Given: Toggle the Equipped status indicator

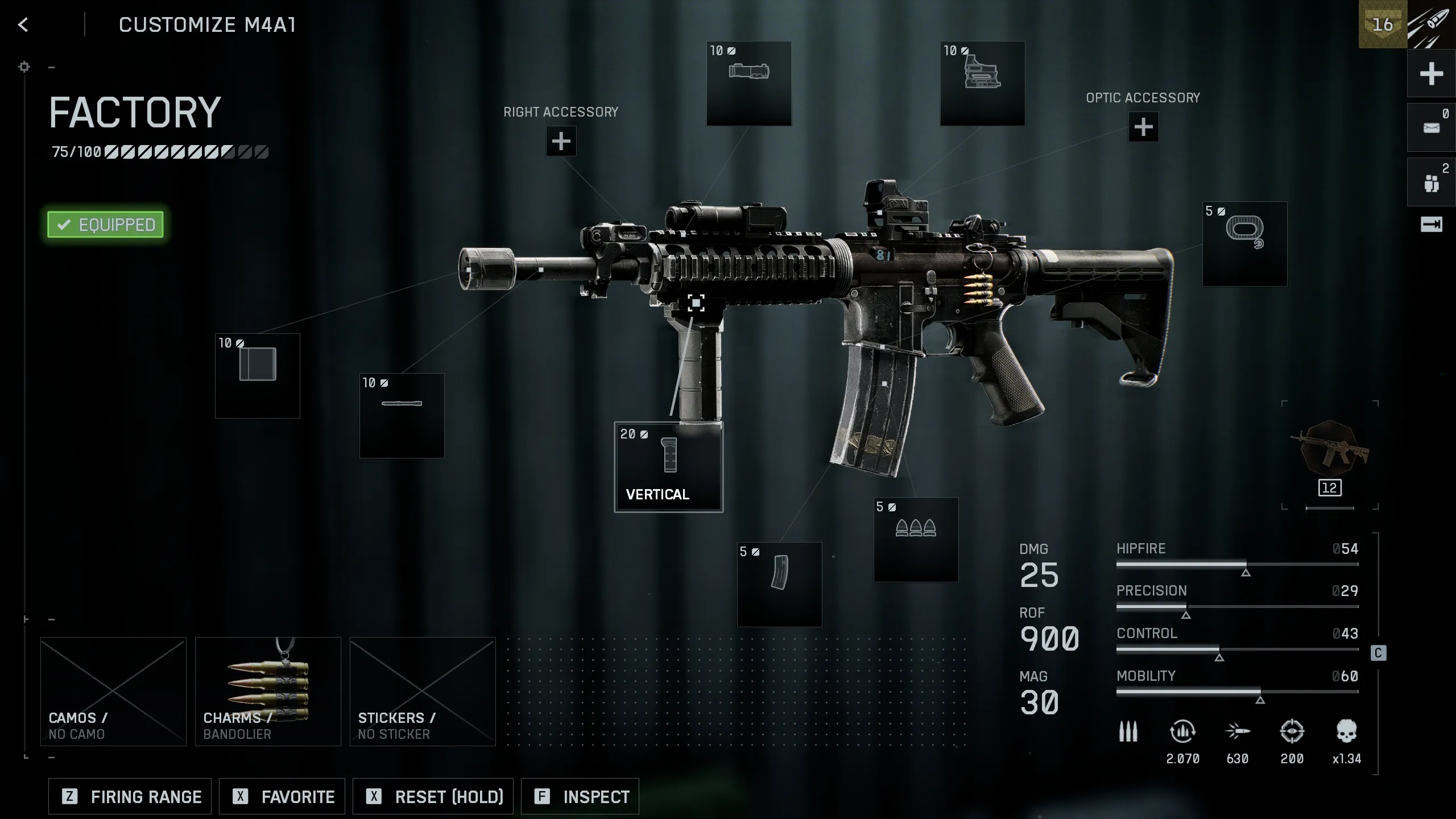Looking at the screenshot, I should coord(105,224).
